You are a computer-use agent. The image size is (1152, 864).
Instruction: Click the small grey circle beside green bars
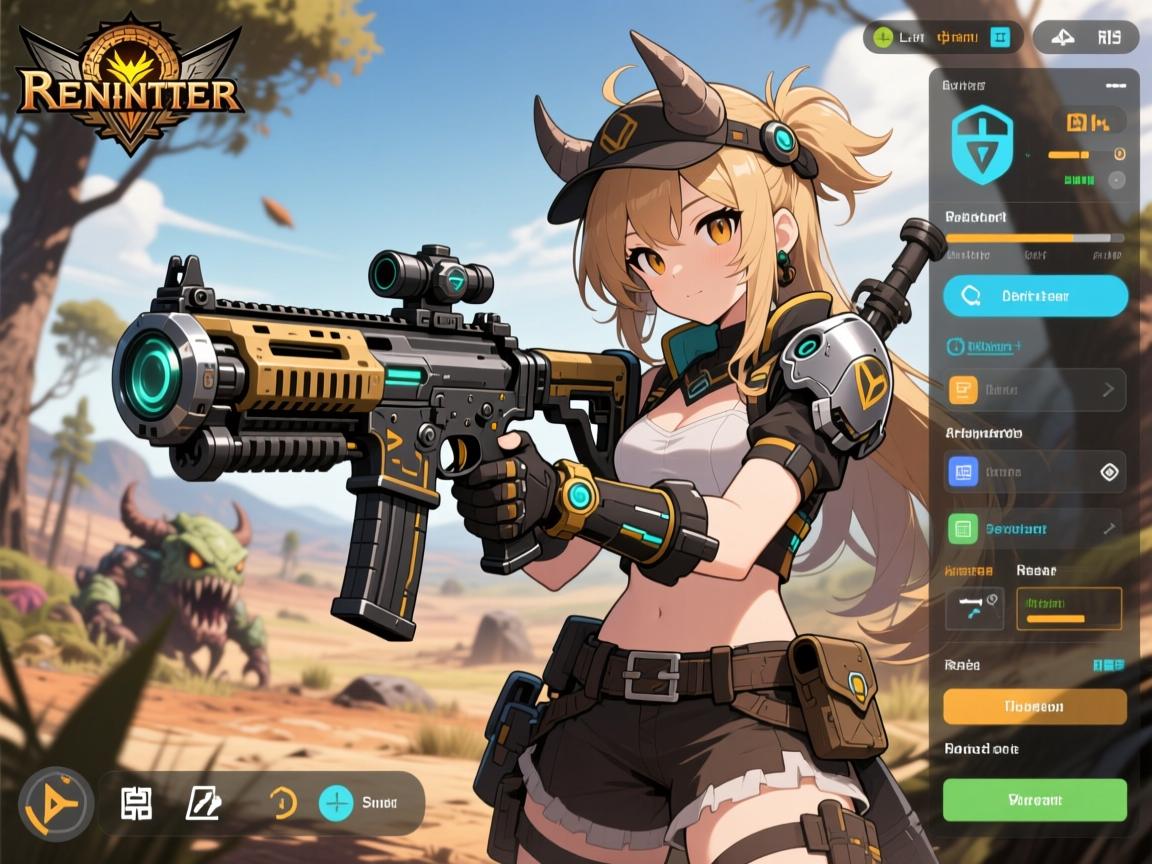[x=1117, y=180]
